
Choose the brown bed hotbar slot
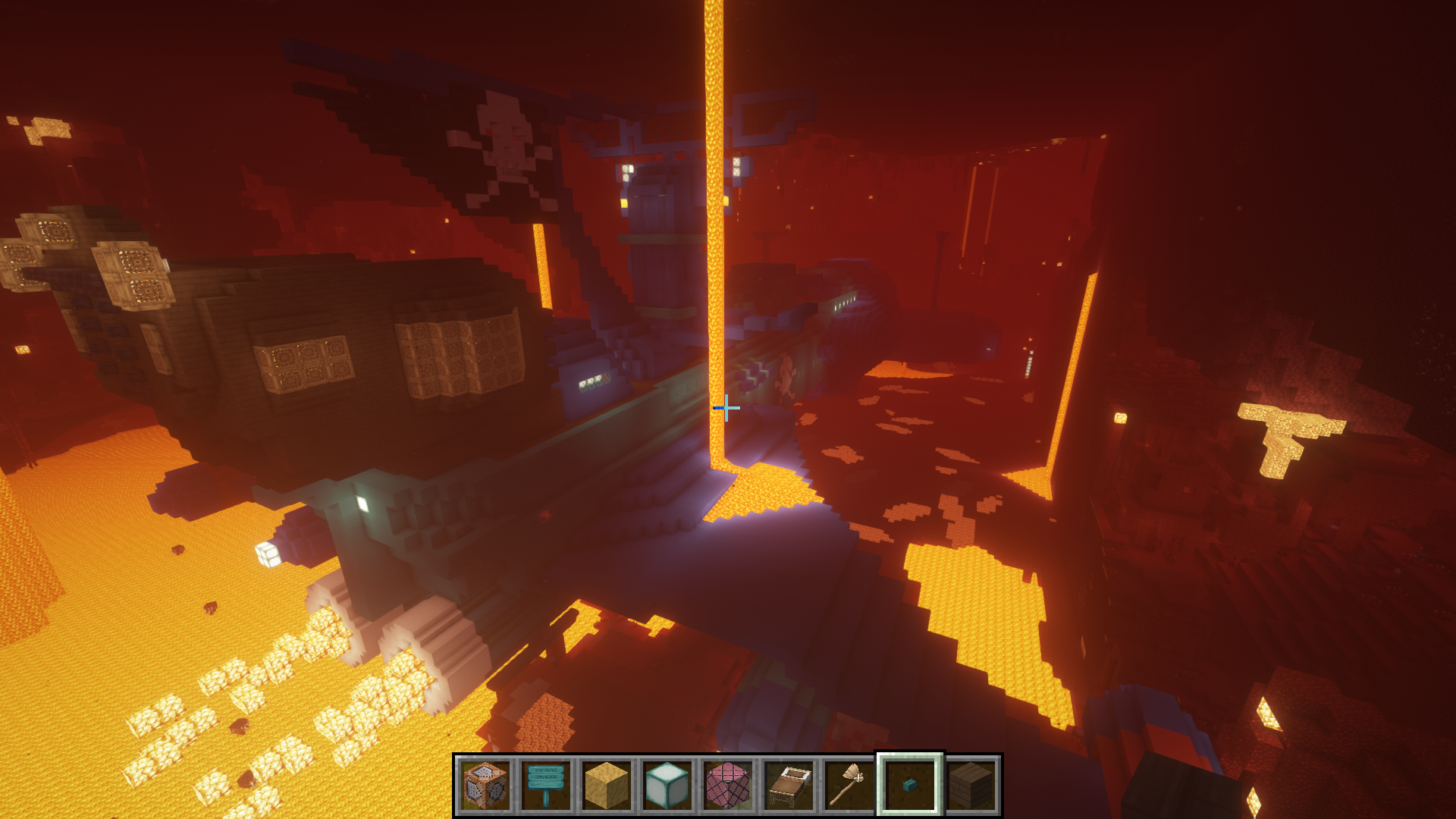(789, 786)
